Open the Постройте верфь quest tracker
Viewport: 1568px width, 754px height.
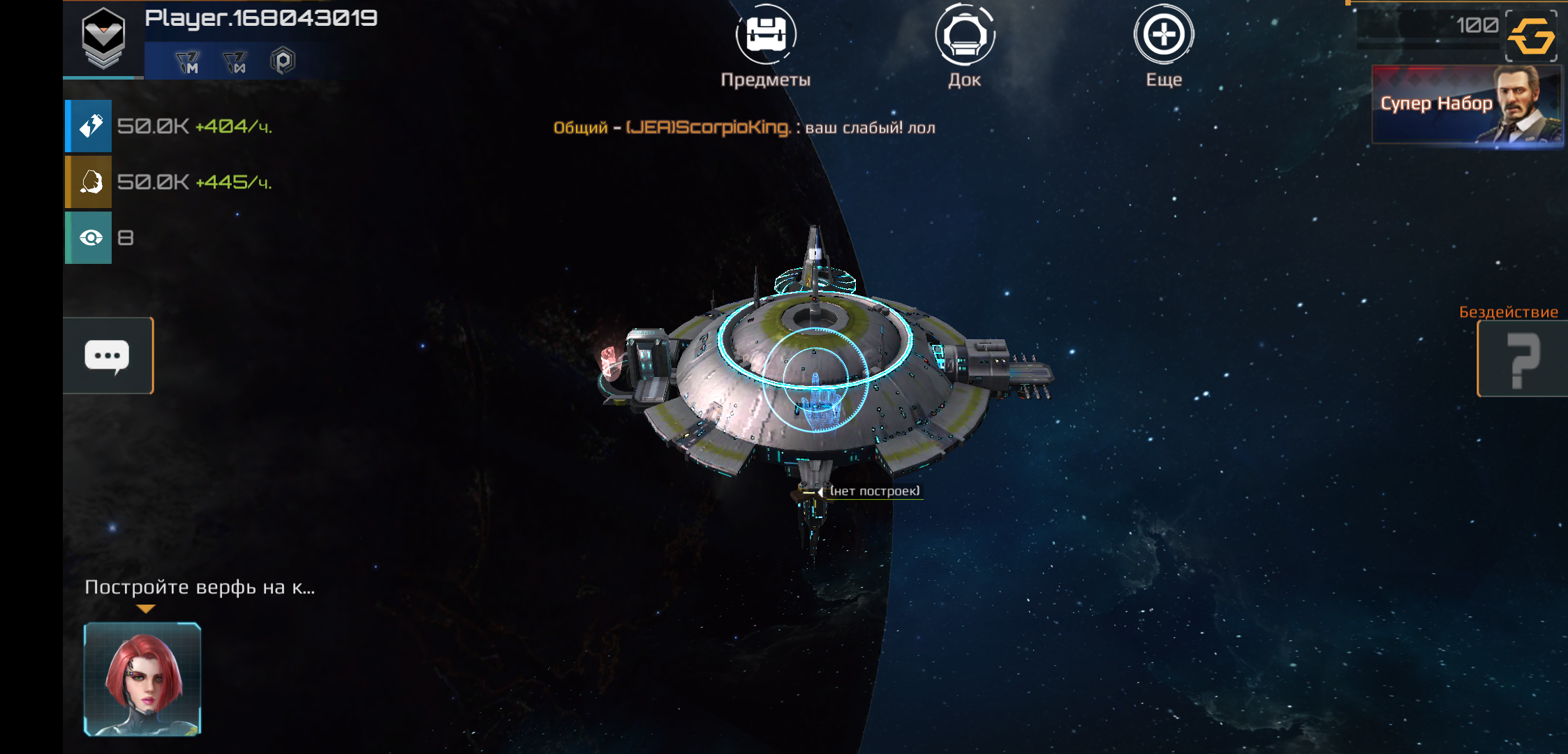click(x=200, y=587)
